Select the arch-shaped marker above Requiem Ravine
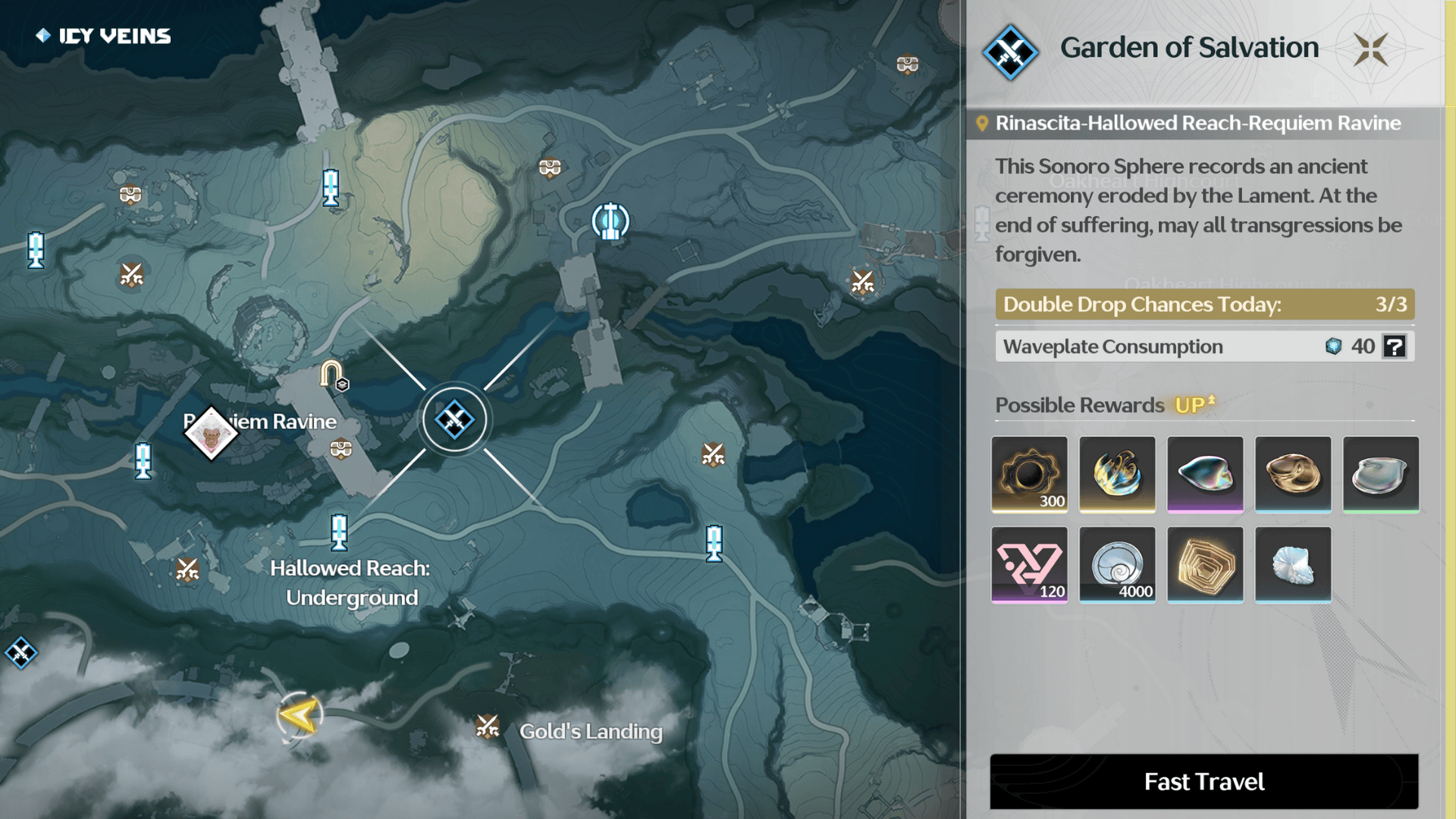The width and height of the screenshot is (1456, 819). [x=332, y=375]
